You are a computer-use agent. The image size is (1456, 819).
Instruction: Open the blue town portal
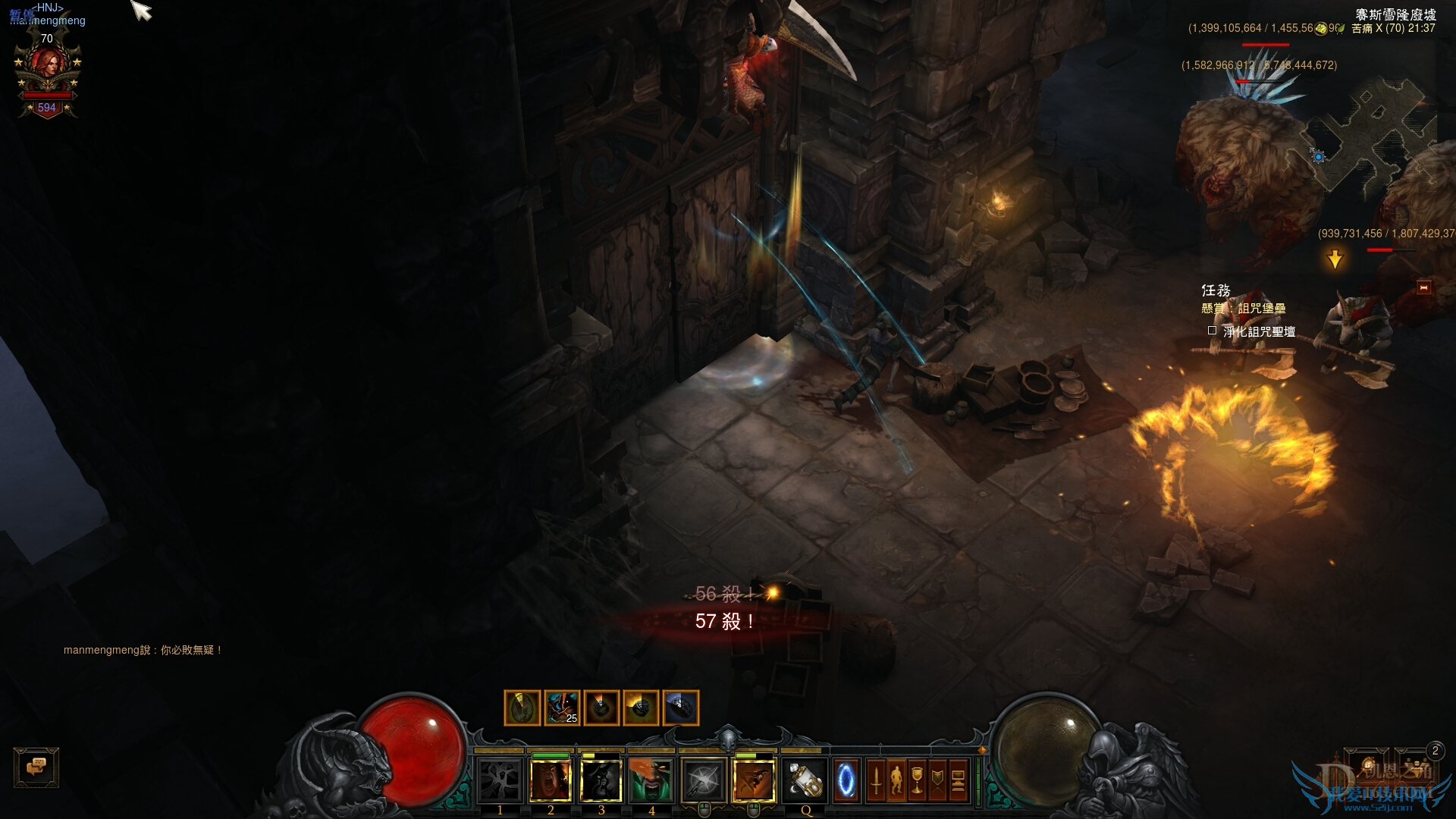pos(846,780)
